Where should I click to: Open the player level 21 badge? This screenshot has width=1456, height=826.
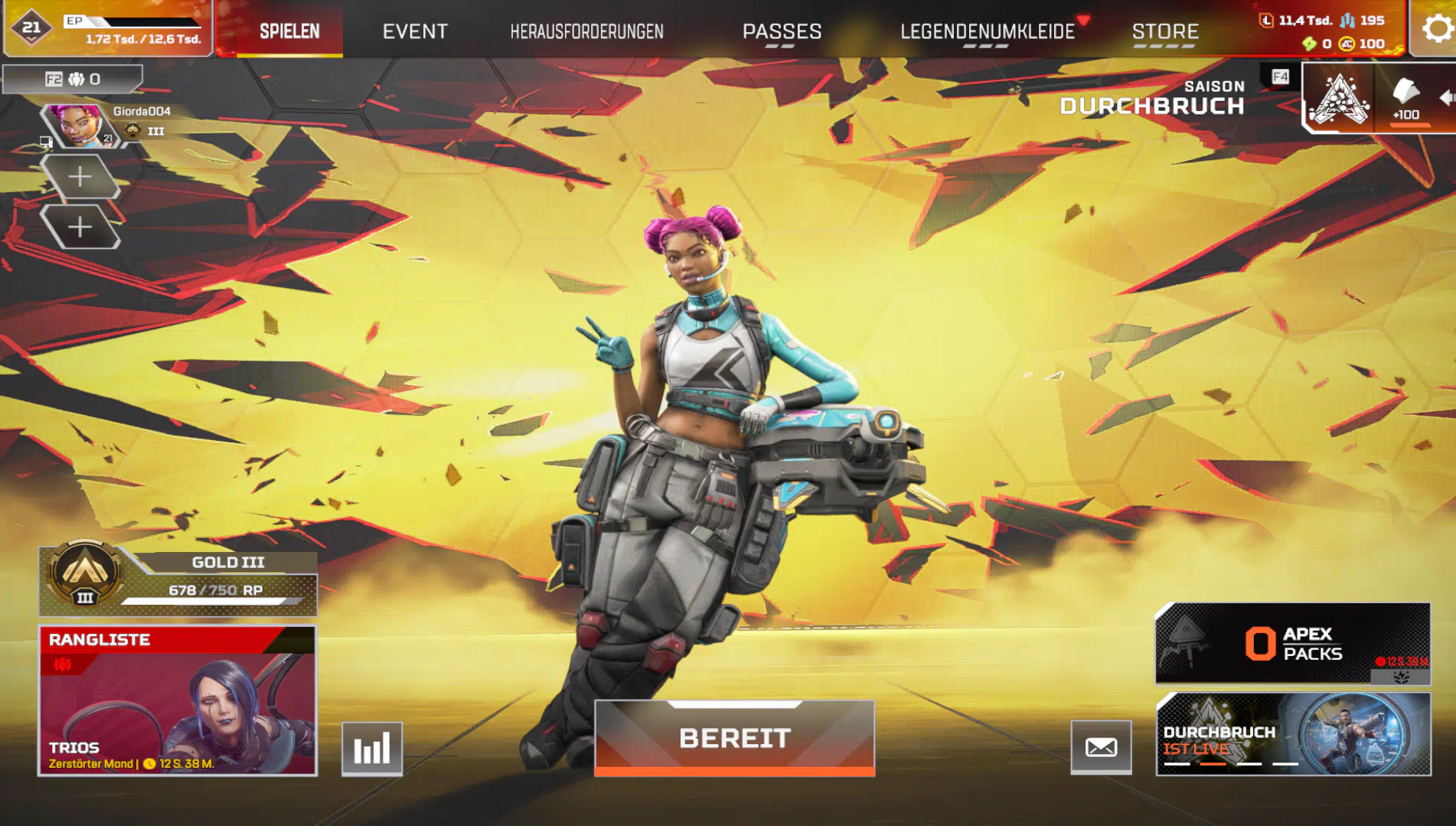[x=31, y=28]
